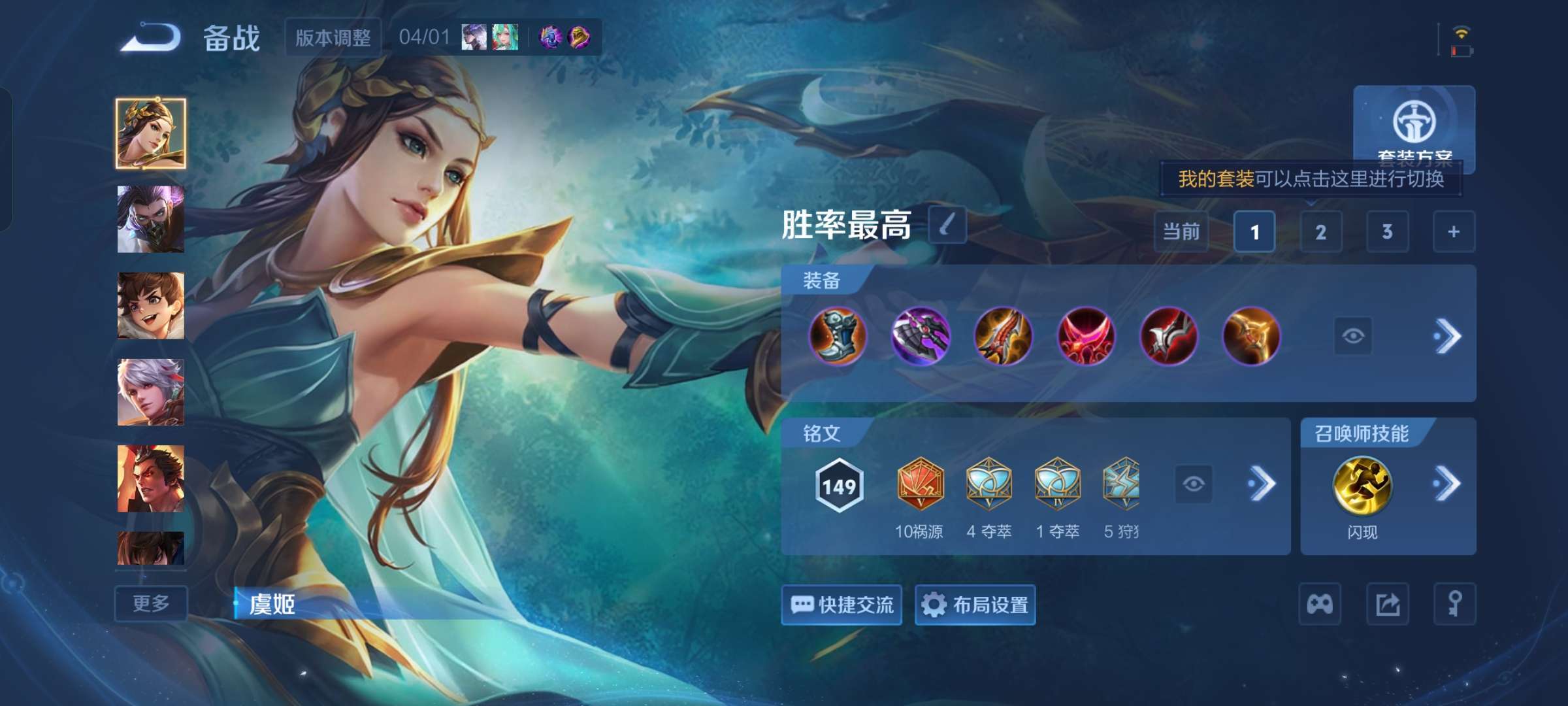Viewport: 1568px width, 706px height.
Task: Select loadout preset 2
Action: [1321, 232]
